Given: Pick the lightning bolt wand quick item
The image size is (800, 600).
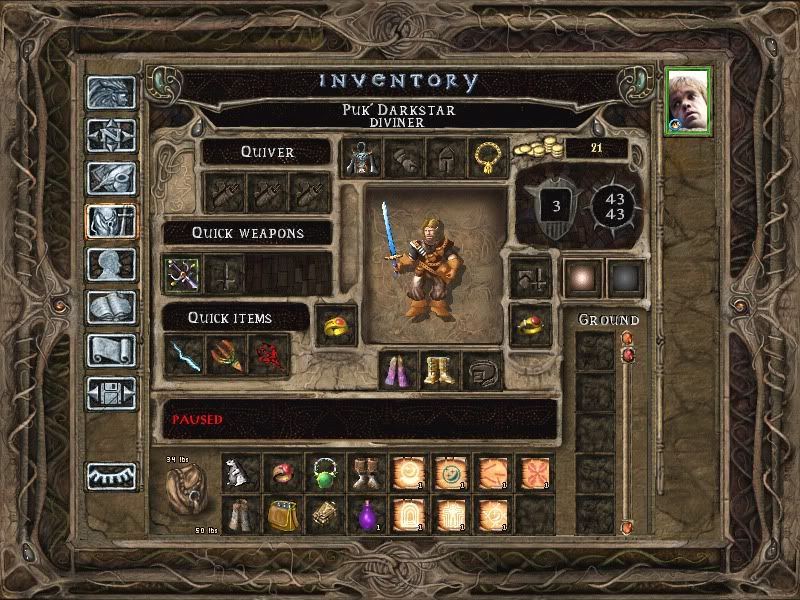Looking at the screenshot, I should (184, 356).
